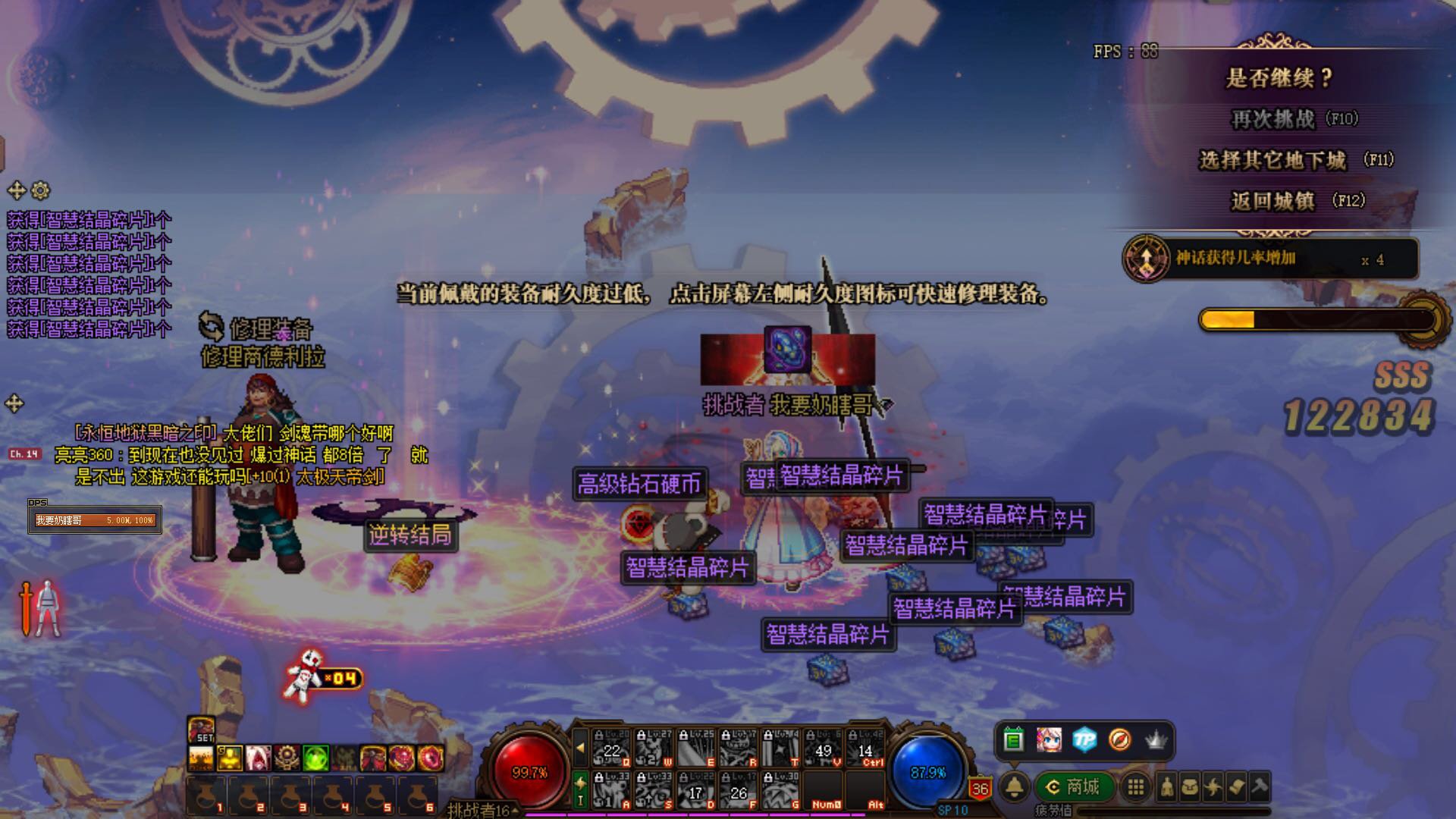Click the silver crown icon
Screen dimensions: 1456x819
pos(1155,739)
